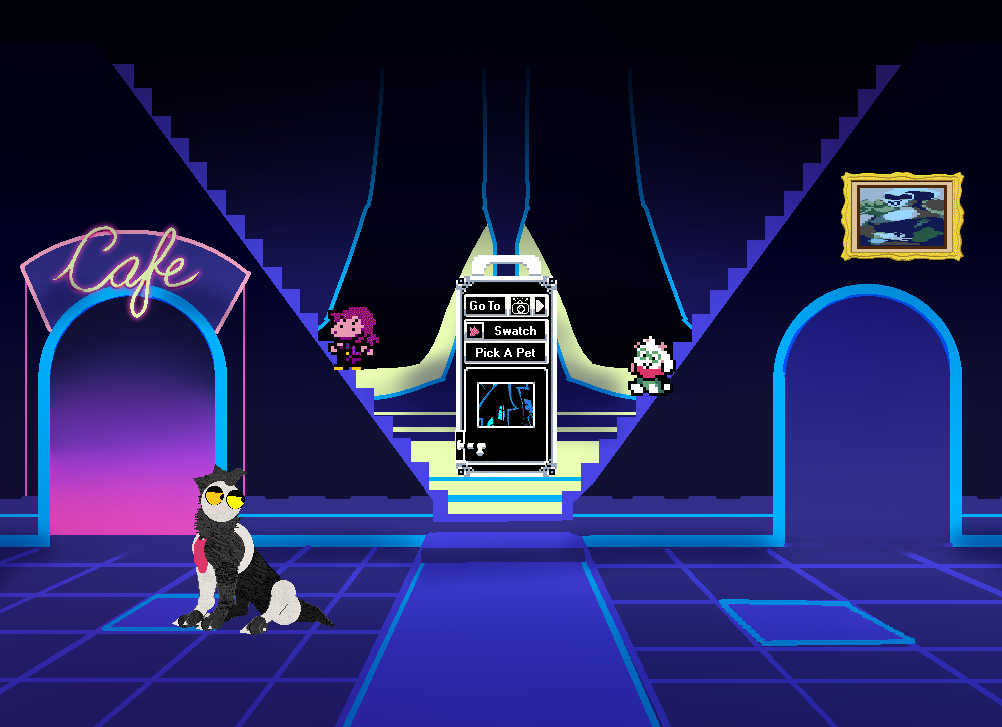
Task: Click the camera snapshot icon
Action: click(x=520, y=306)
